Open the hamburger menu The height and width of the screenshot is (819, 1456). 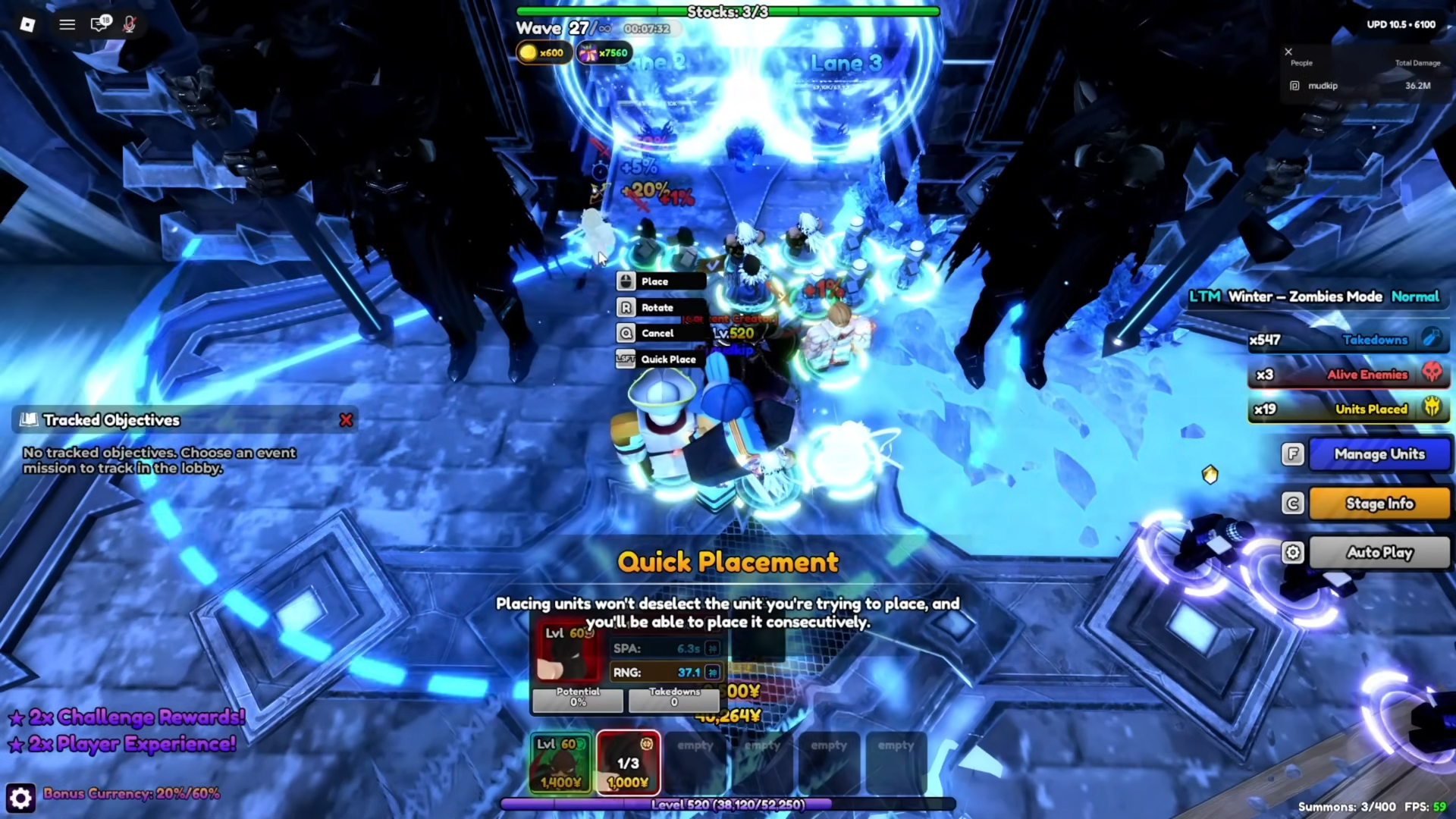pos(67,24)
